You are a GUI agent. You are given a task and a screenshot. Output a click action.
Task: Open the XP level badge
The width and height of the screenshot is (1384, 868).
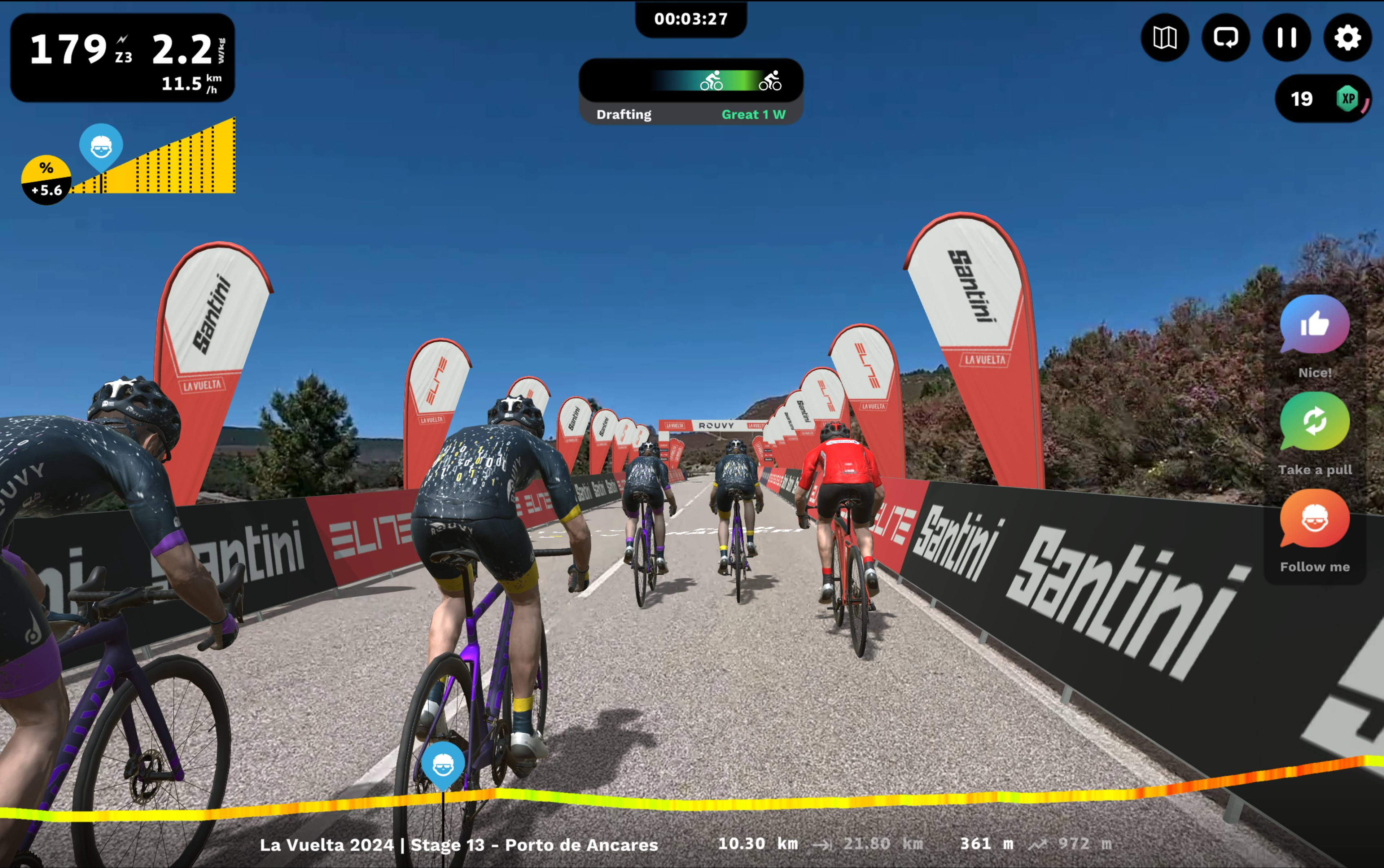pyautogui.click(x=1323, y=99)
